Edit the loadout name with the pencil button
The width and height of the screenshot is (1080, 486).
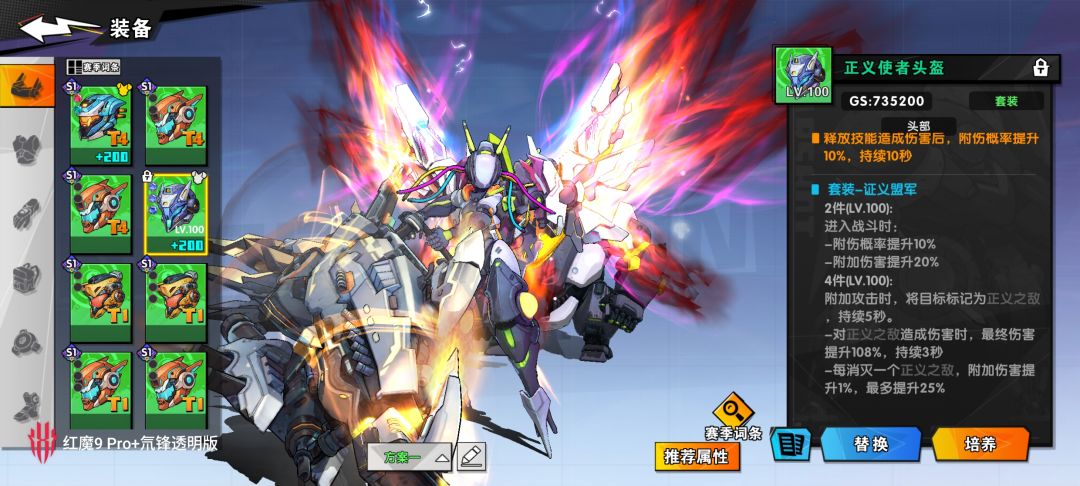[x=471, y=456]
